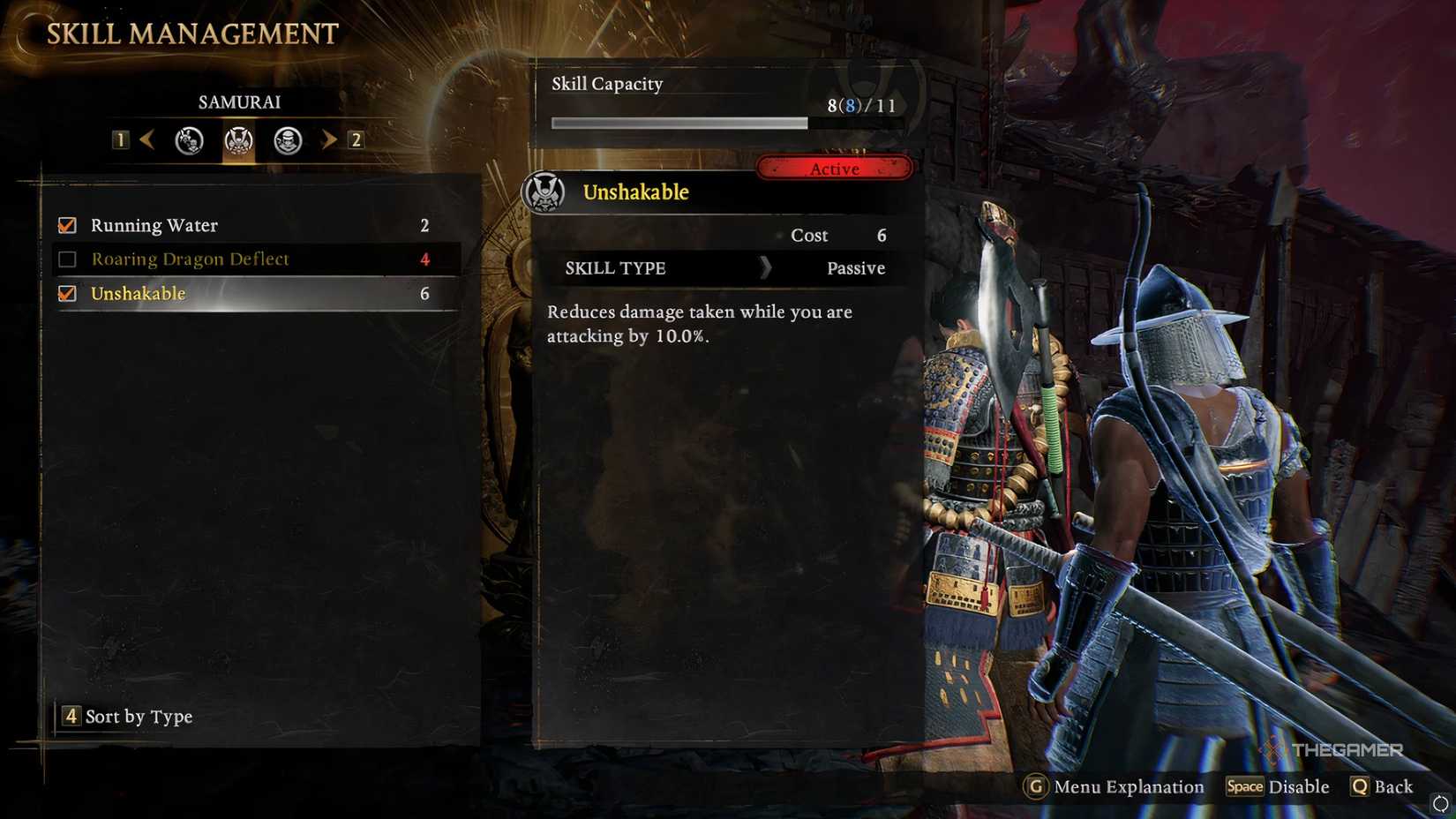Disable the Unshakable skill checkbox
Screen dimensions: 1456x819
click(x=66, y=293)
